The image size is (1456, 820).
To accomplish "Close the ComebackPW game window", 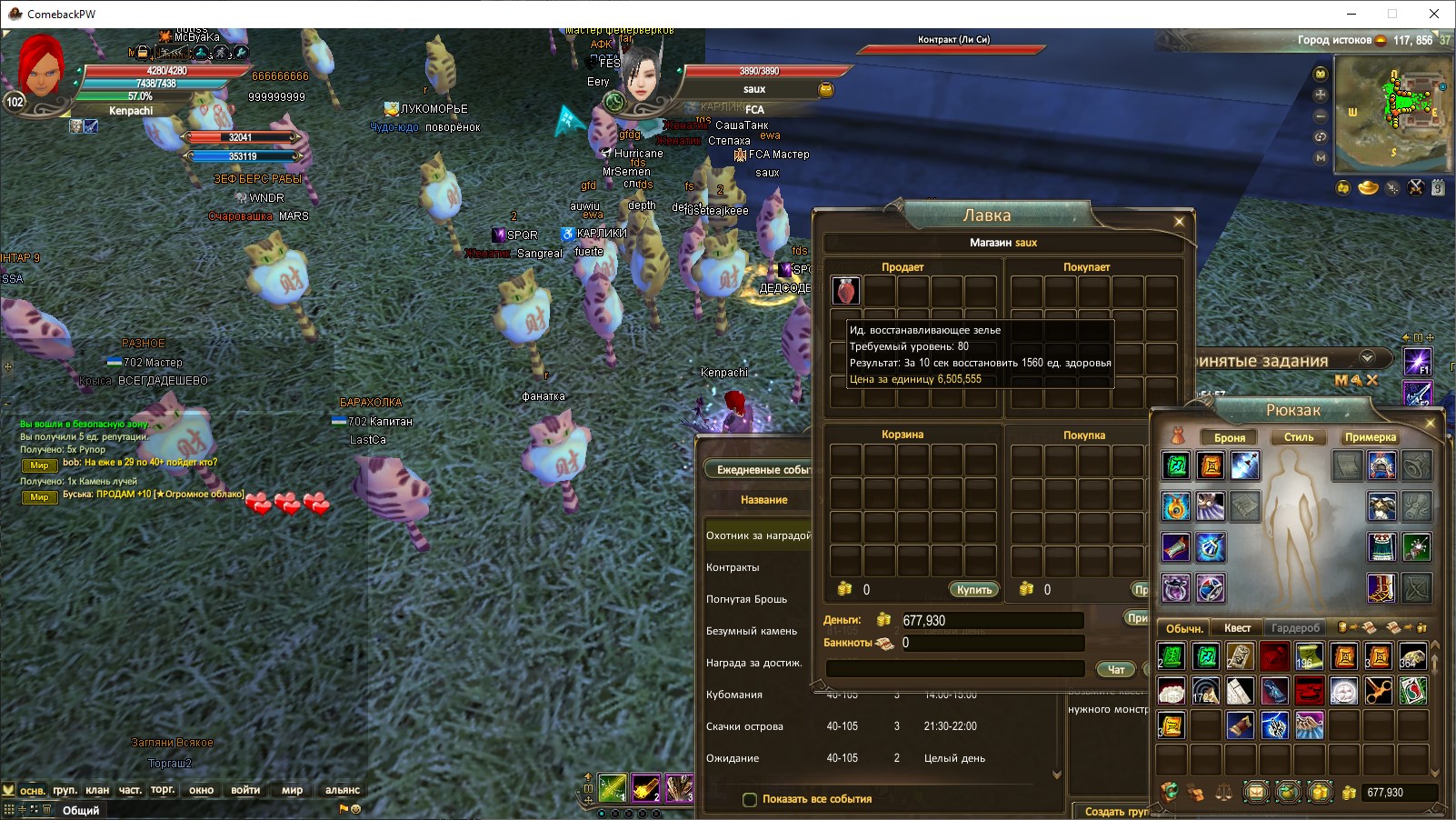I will (1434, 14).
